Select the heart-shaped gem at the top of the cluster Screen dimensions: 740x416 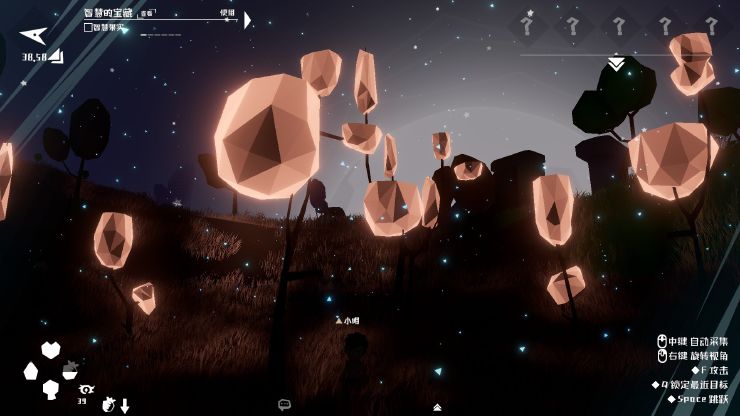point(50,350)
